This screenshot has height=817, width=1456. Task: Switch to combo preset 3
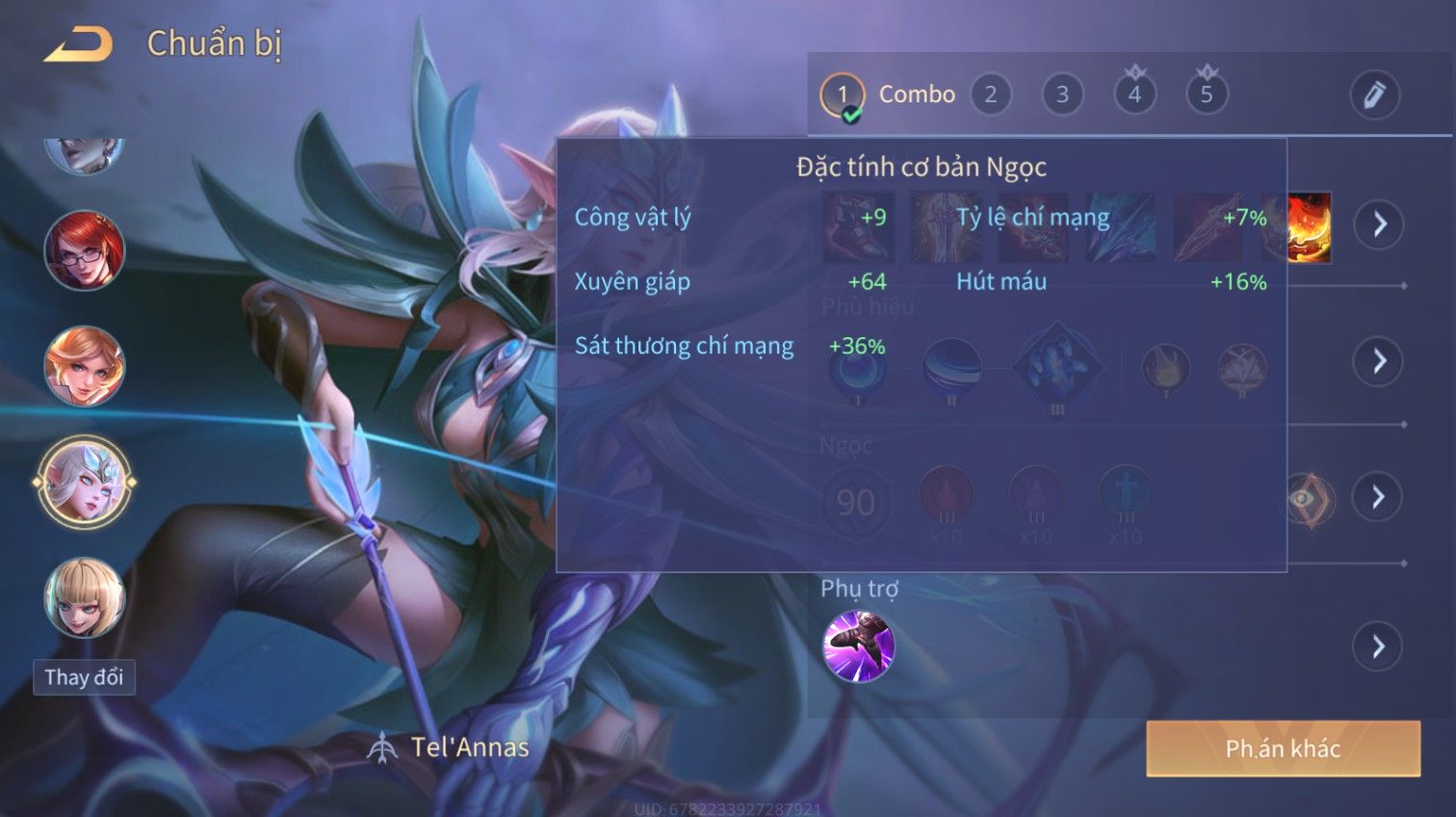[x=1062, y=94]
